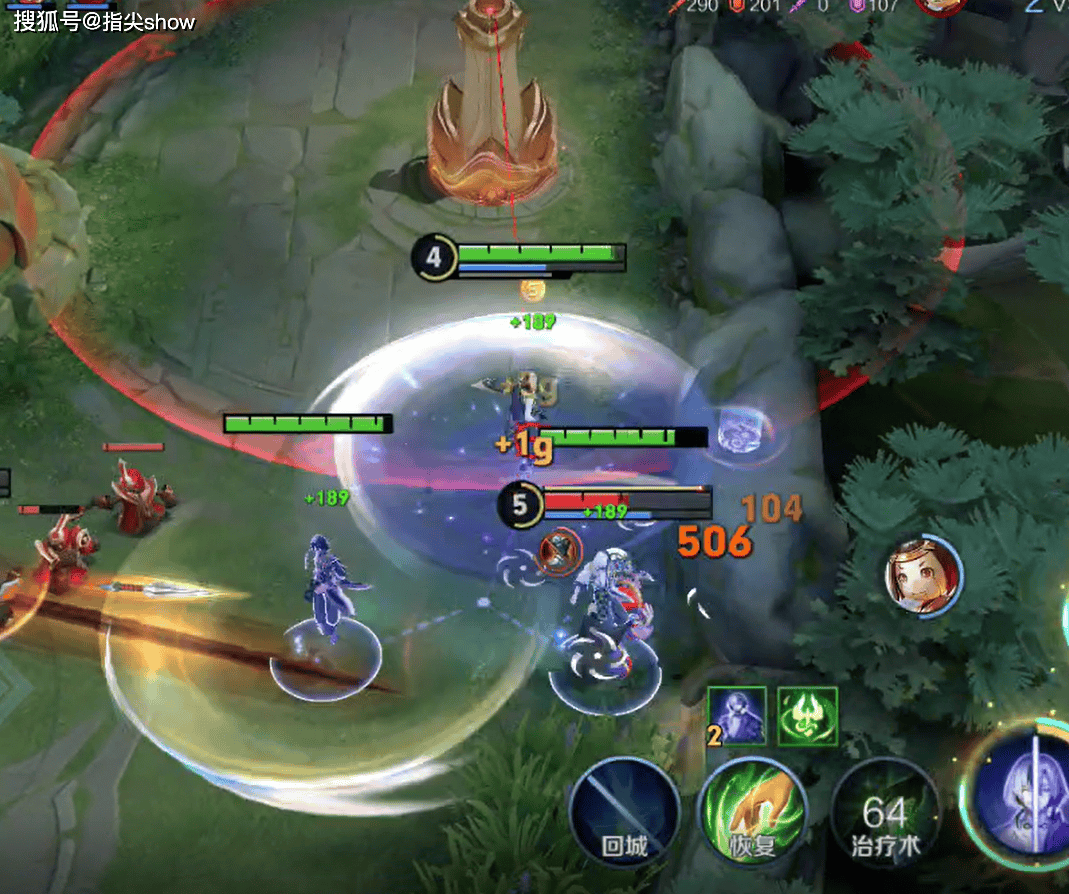Activate the 恢复 restore ability
The width and height of the screenshot is (1069, 894).
tap(753, 812)
